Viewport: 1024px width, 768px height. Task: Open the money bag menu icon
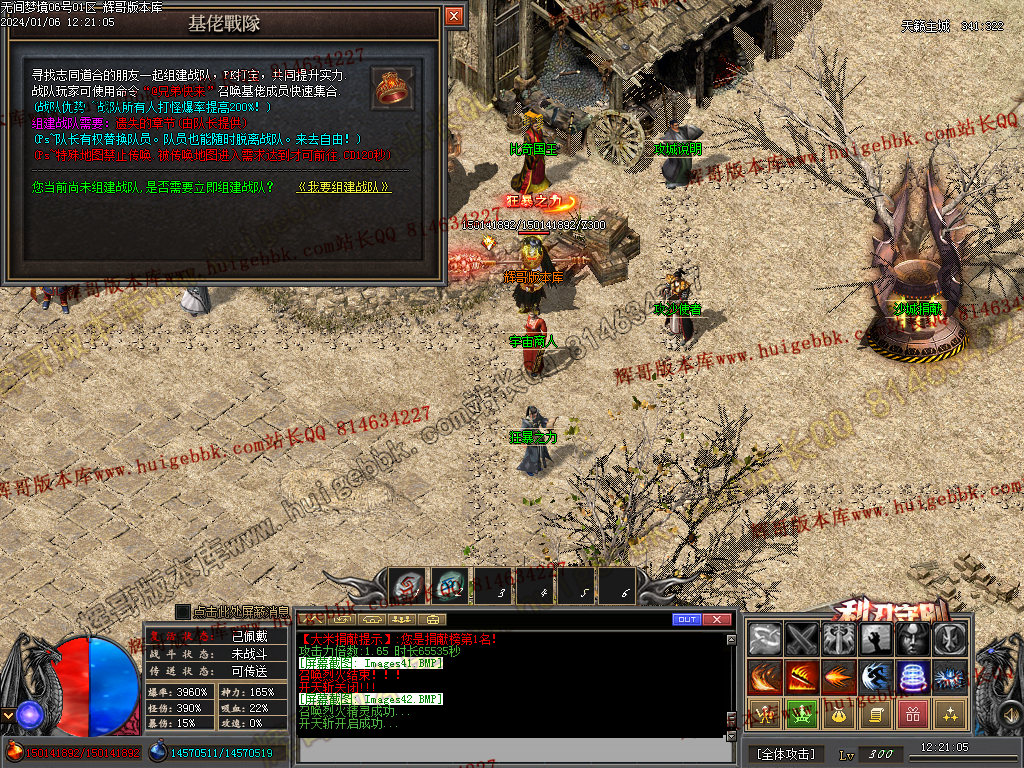point(838,714)
